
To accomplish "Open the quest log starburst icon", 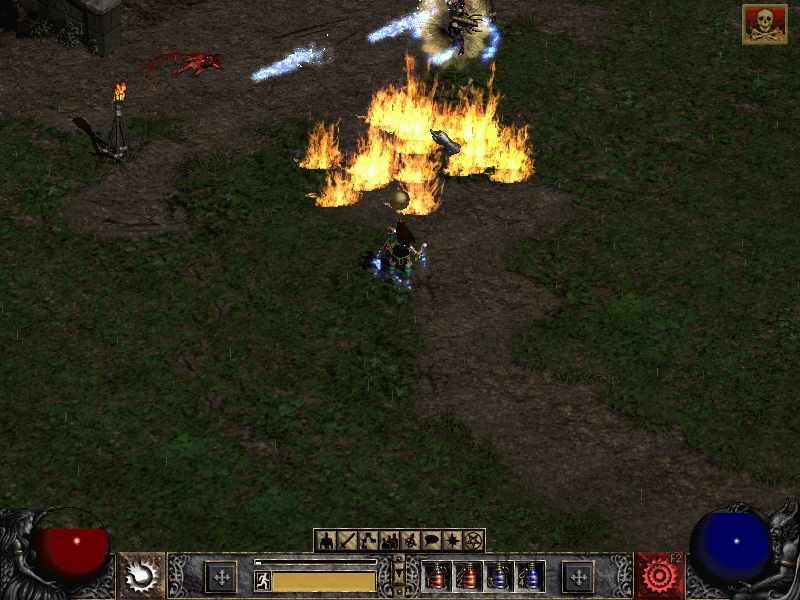I will coord(452,541).
